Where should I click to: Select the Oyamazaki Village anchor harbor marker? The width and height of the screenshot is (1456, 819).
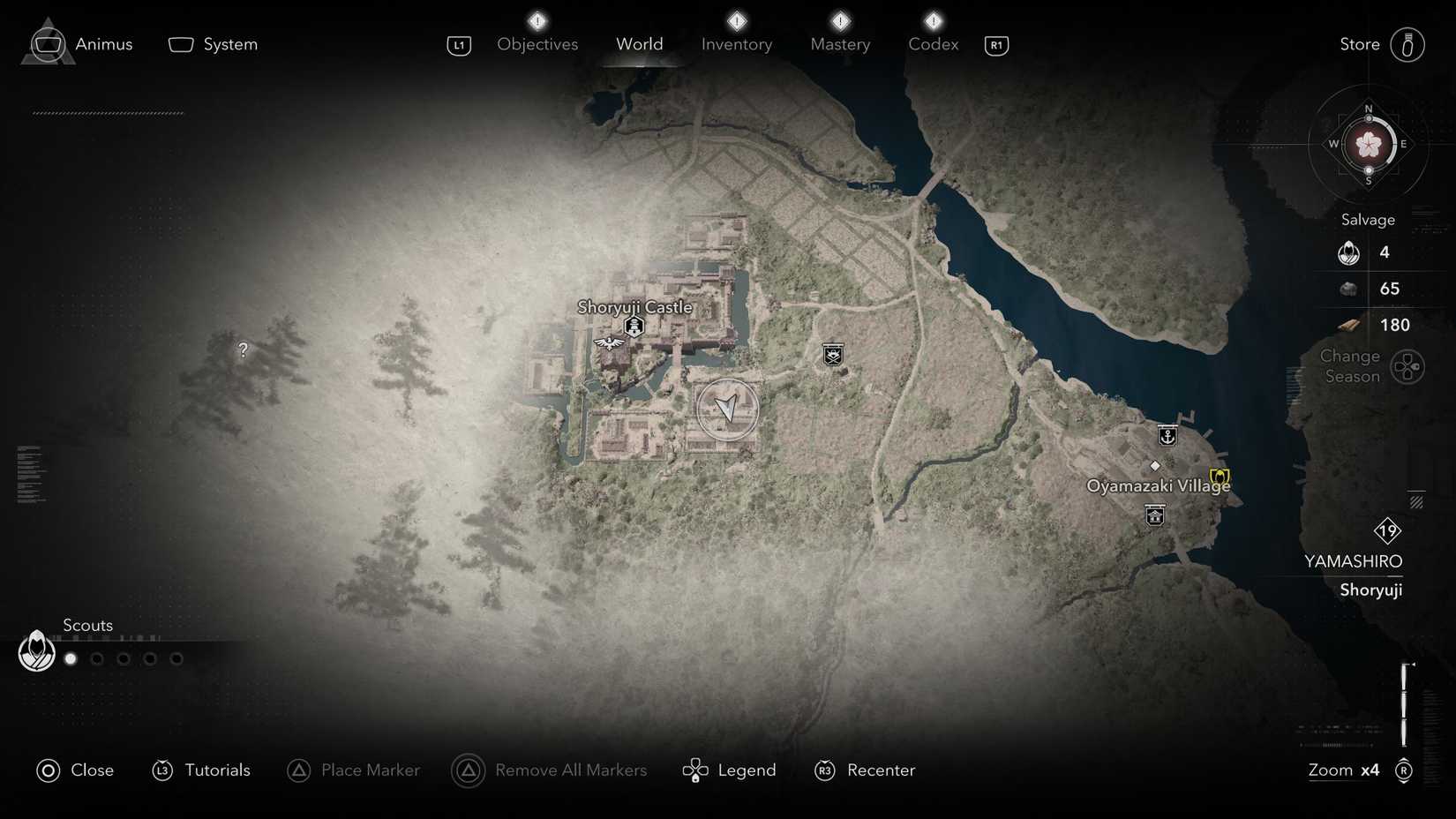[x=1167, y=436]
